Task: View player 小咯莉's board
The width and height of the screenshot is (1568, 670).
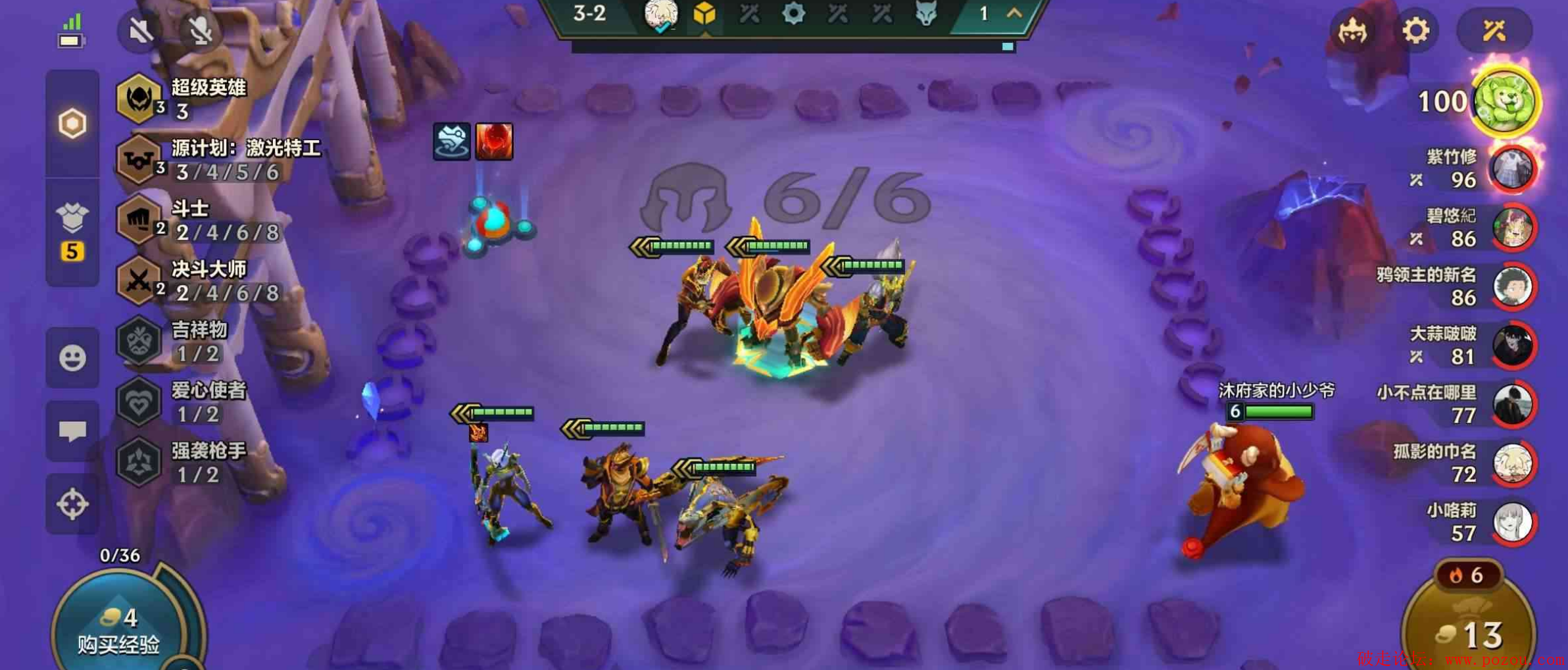Action: [1511, 523]
